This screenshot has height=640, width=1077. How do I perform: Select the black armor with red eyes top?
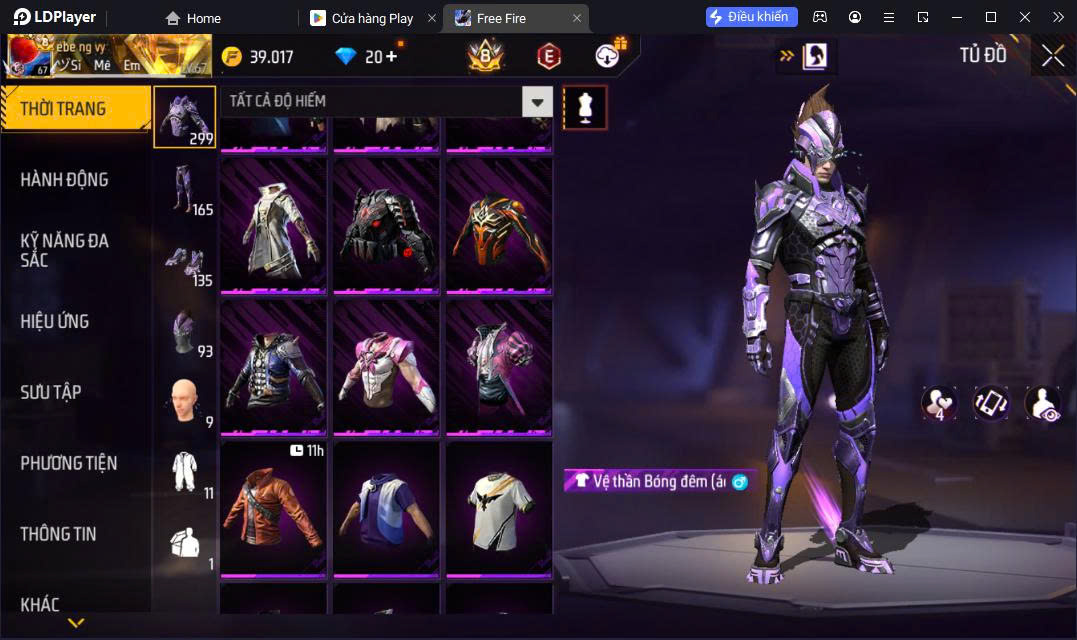tap(386, 224)
